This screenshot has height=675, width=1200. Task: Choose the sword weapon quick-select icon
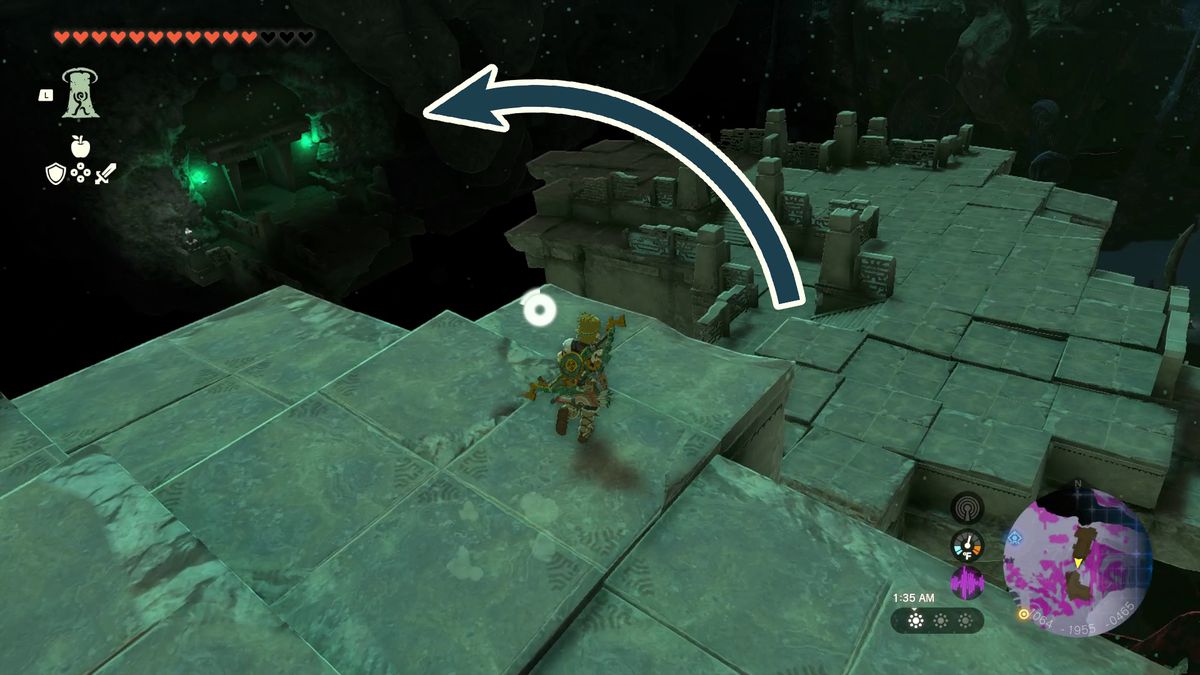[x=105, y=174]
